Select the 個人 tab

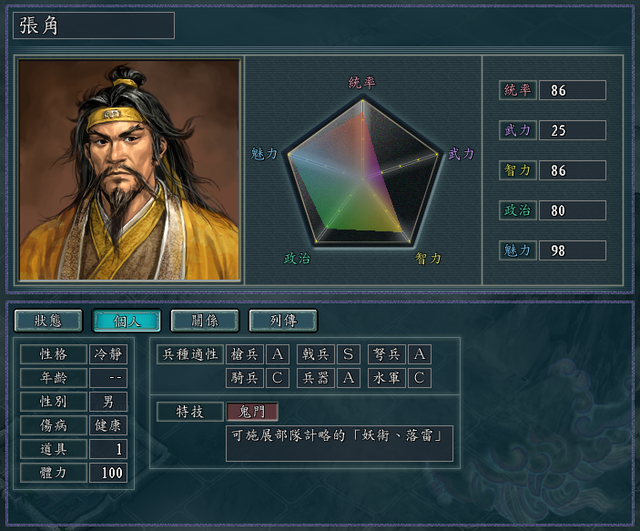pos(126,320)
